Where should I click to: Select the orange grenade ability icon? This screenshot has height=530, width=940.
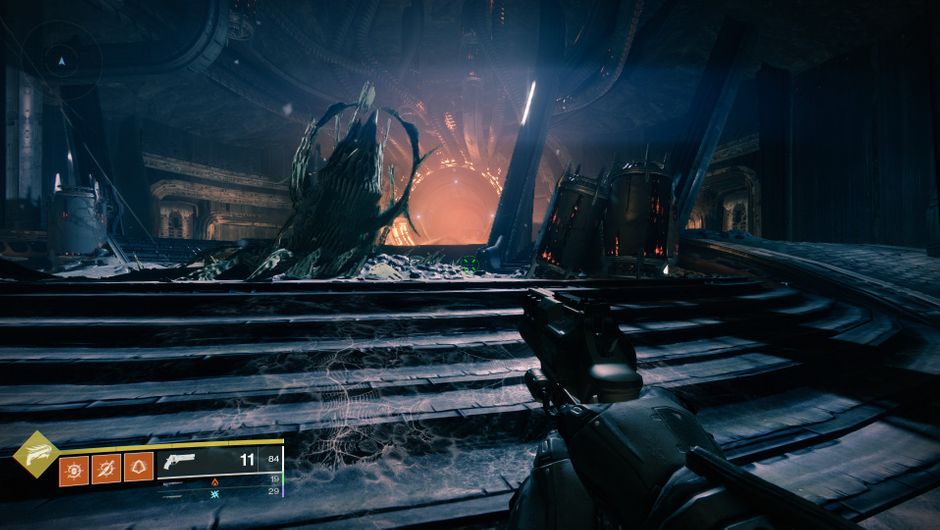[x=74, y=467]
